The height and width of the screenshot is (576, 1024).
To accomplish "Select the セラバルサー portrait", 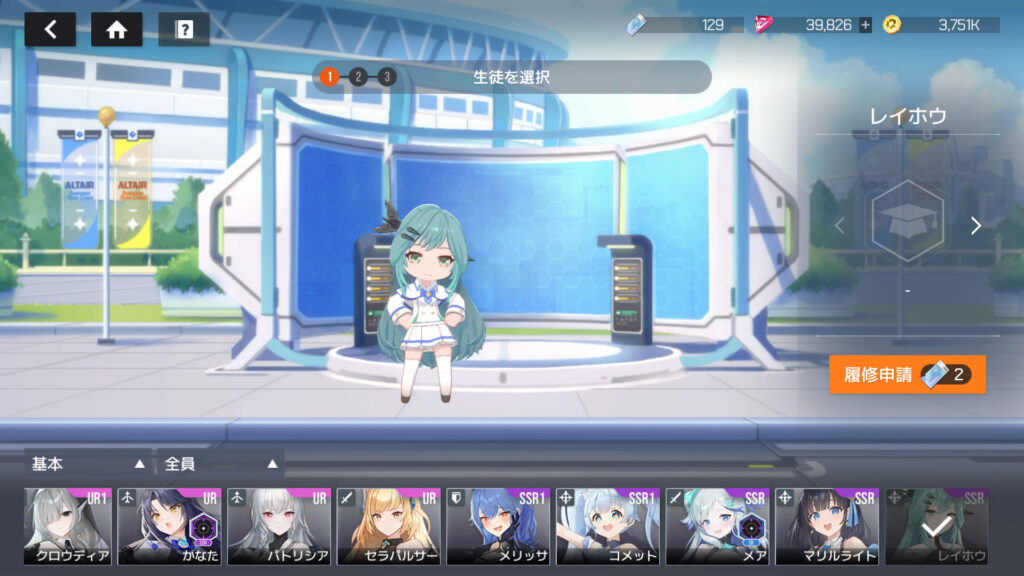I will click(x=388, y=527).
